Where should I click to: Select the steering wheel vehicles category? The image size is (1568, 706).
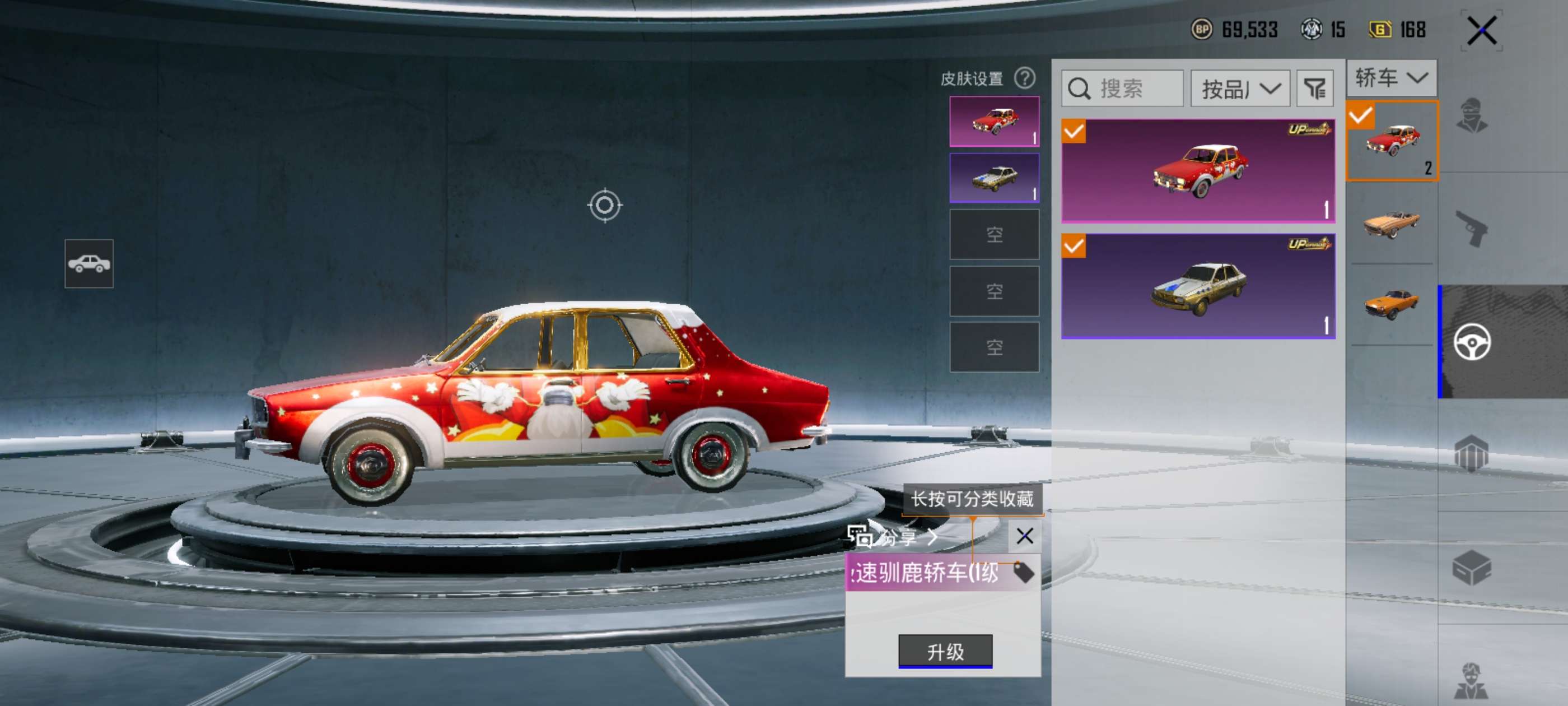(1472, 342)
